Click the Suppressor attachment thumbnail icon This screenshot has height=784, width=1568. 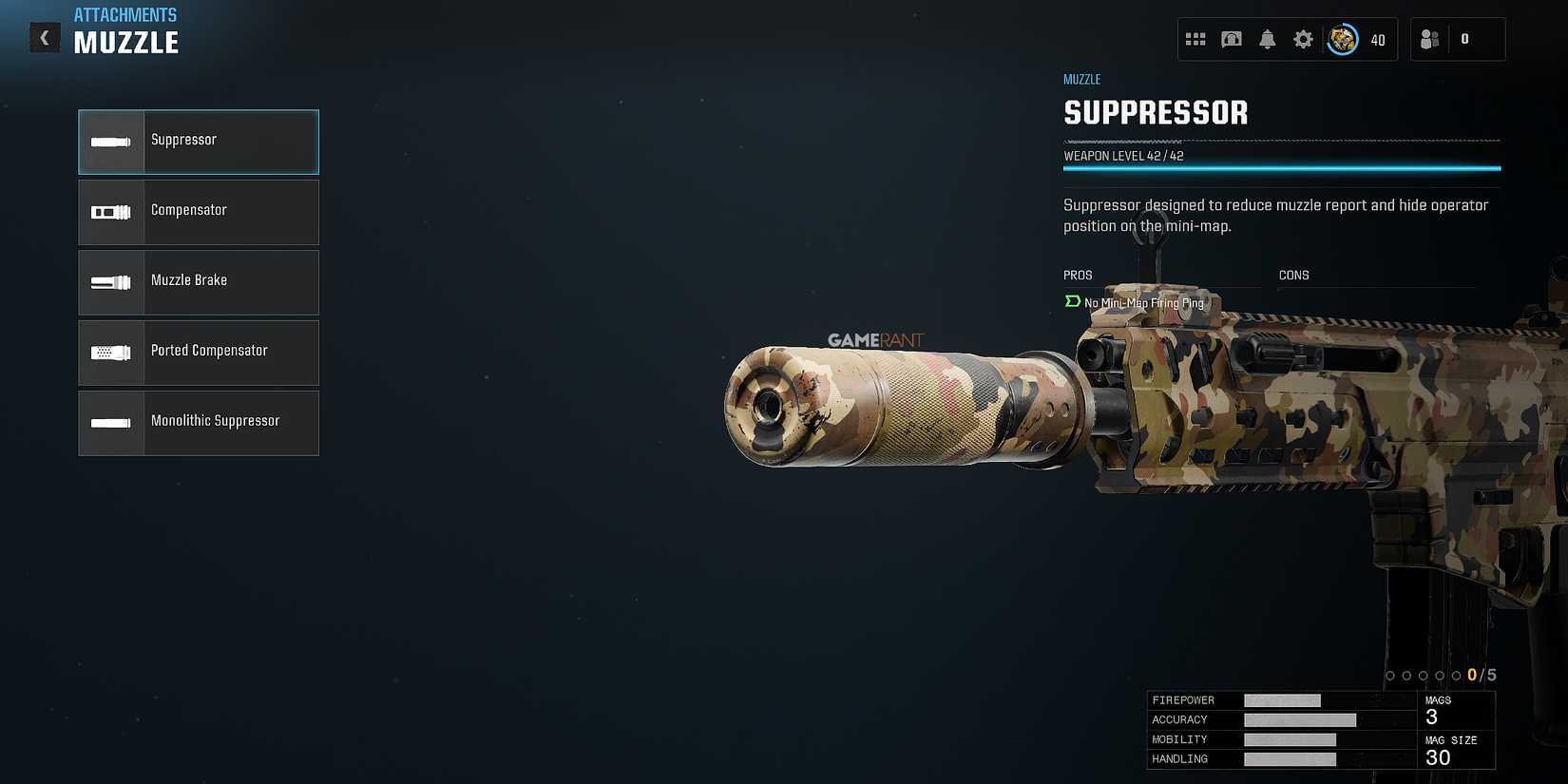point(111,142)
